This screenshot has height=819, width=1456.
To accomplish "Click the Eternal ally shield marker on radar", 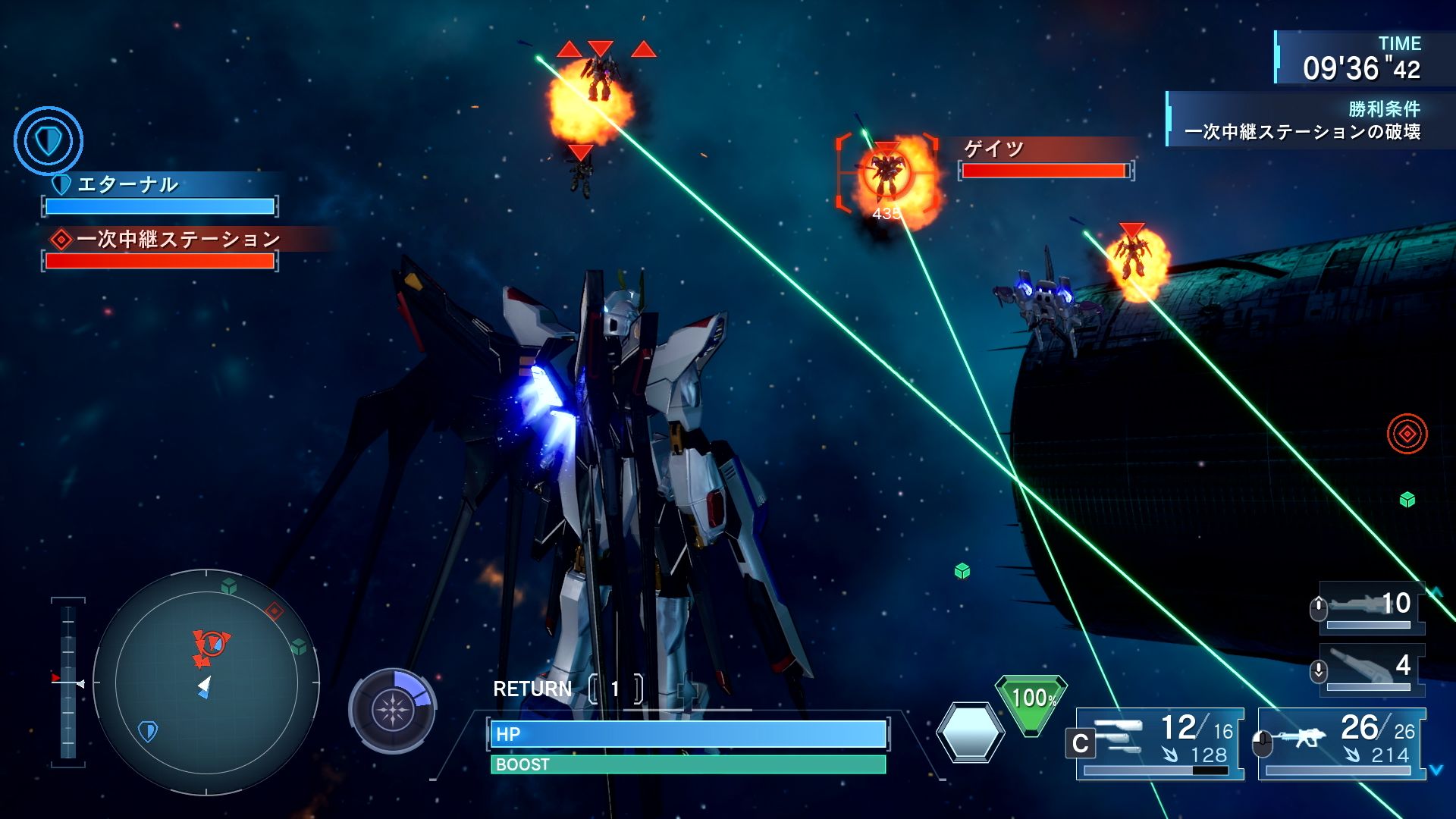I will click(148, 731).
